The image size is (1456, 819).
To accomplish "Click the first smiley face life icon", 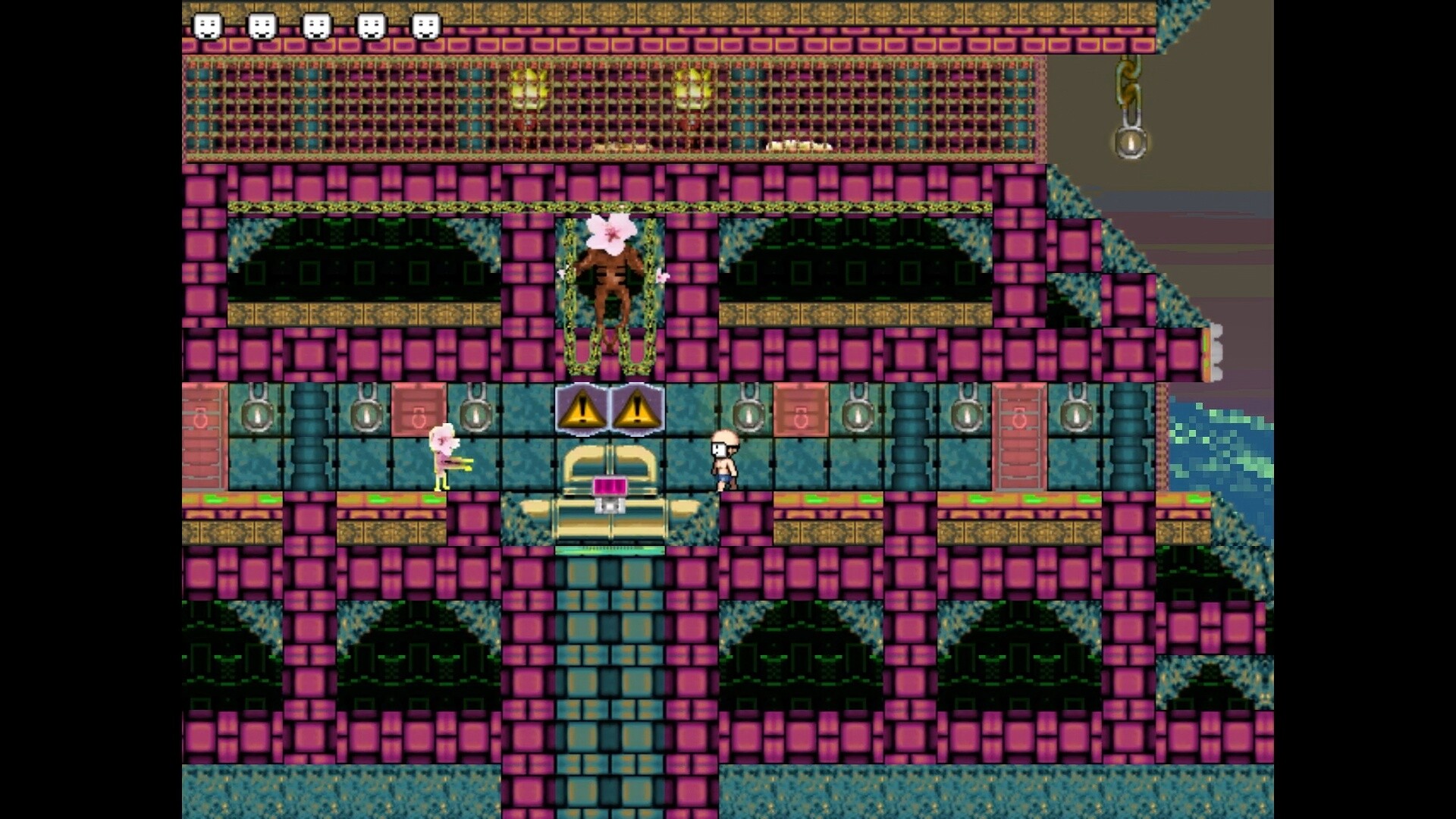I will 209,24.
